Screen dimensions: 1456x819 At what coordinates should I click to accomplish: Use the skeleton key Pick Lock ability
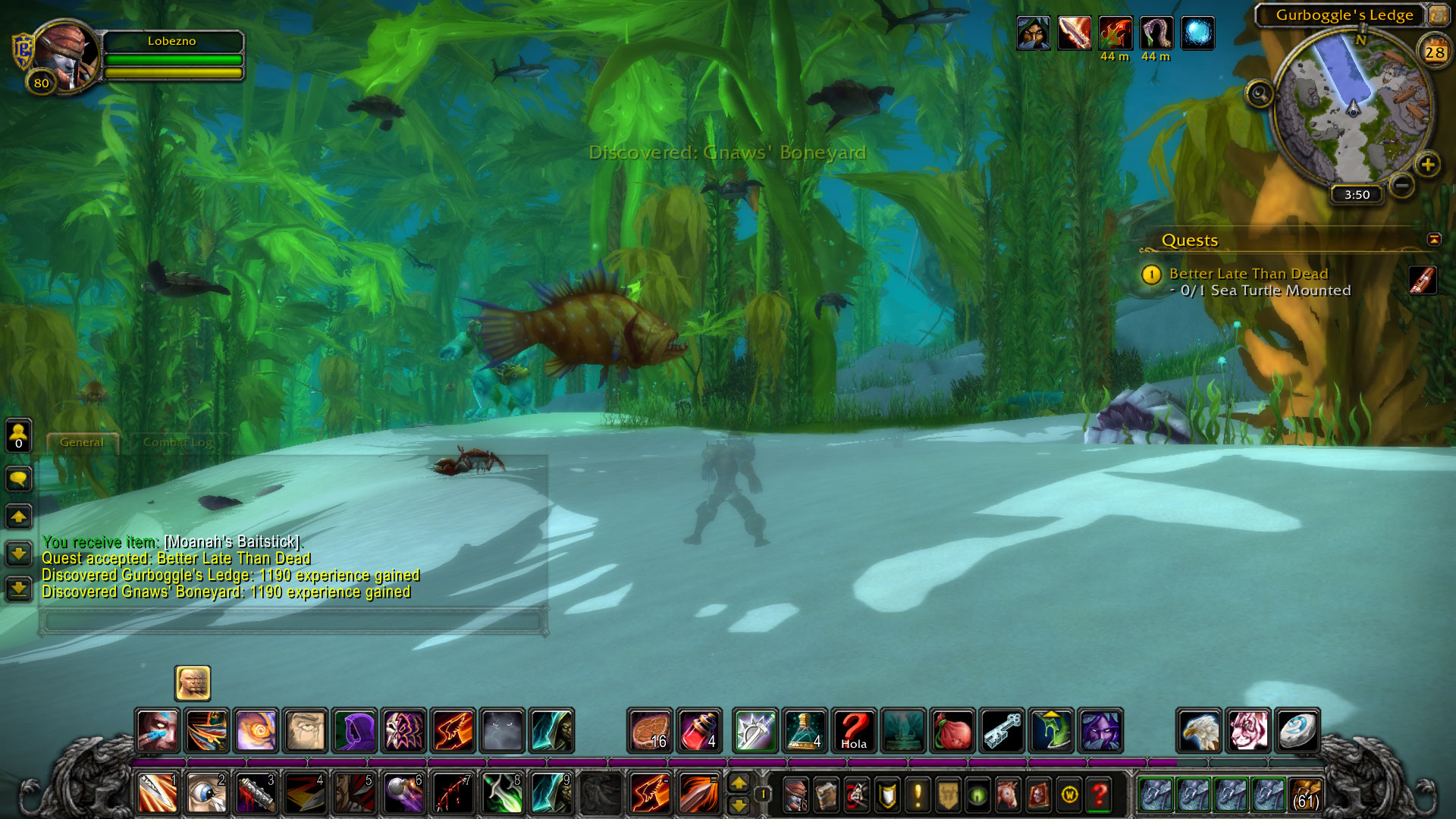(x=1003, y=731)
